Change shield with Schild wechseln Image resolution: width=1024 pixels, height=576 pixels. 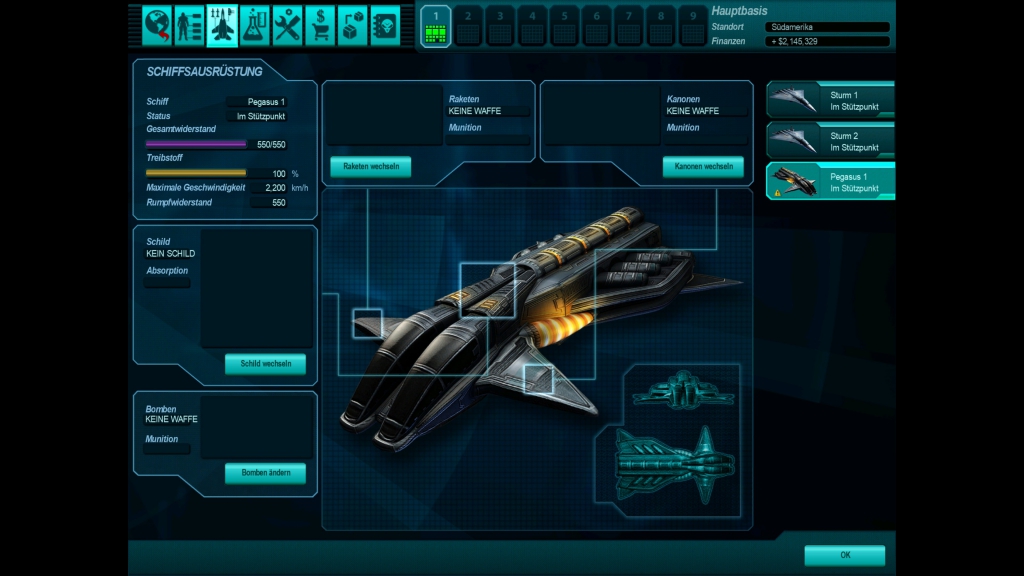[265, 364]
